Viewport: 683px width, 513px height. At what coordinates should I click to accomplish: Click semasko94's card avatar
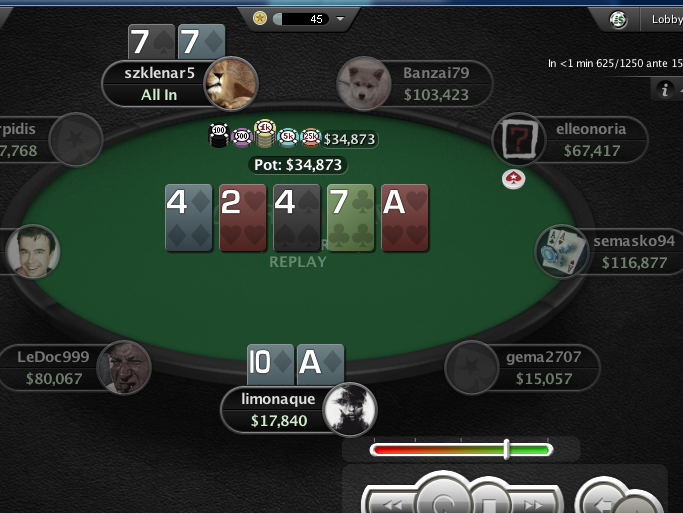(x=562, y=251)
